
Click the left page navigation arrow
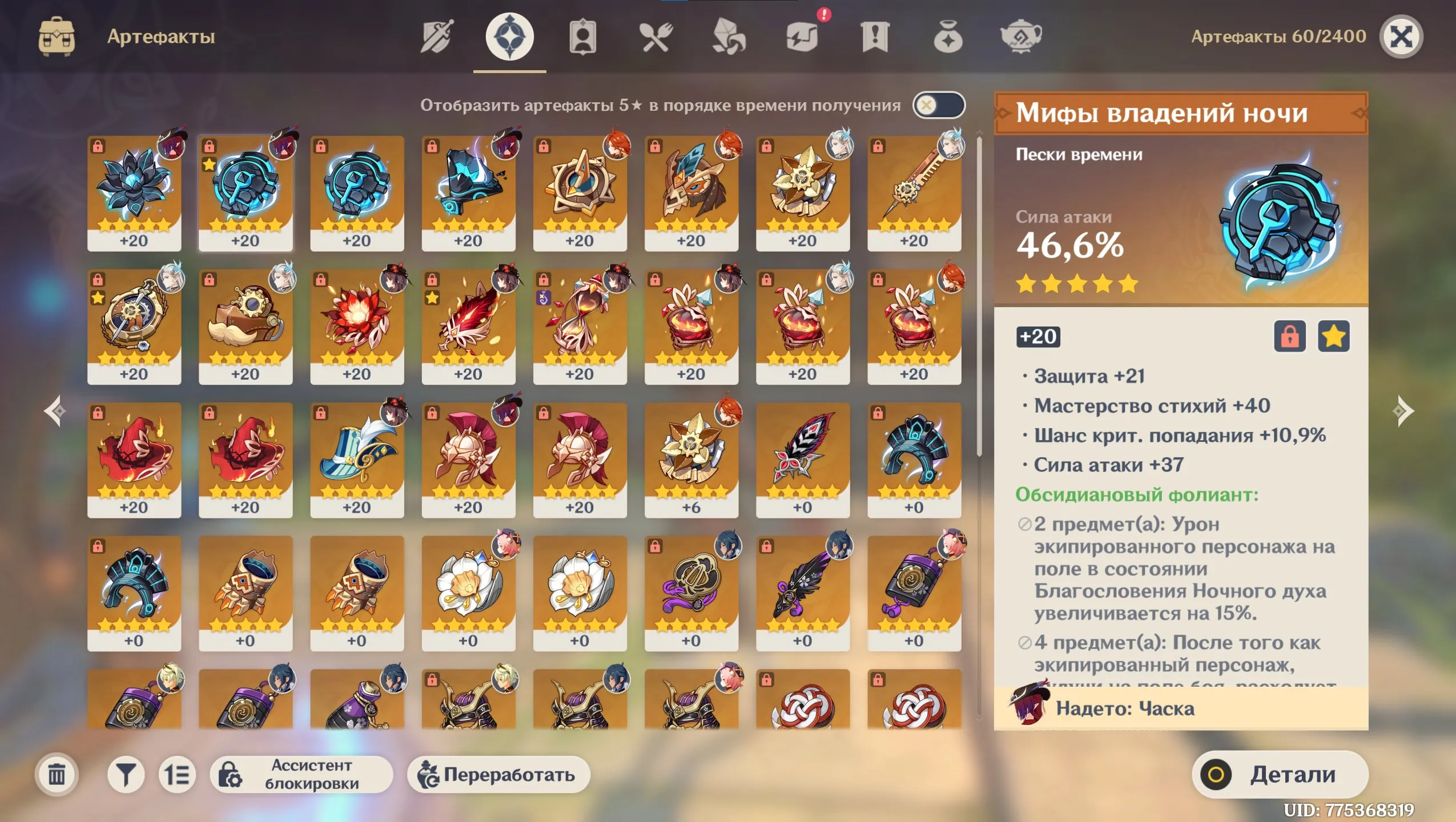click(x=53, y=411)
